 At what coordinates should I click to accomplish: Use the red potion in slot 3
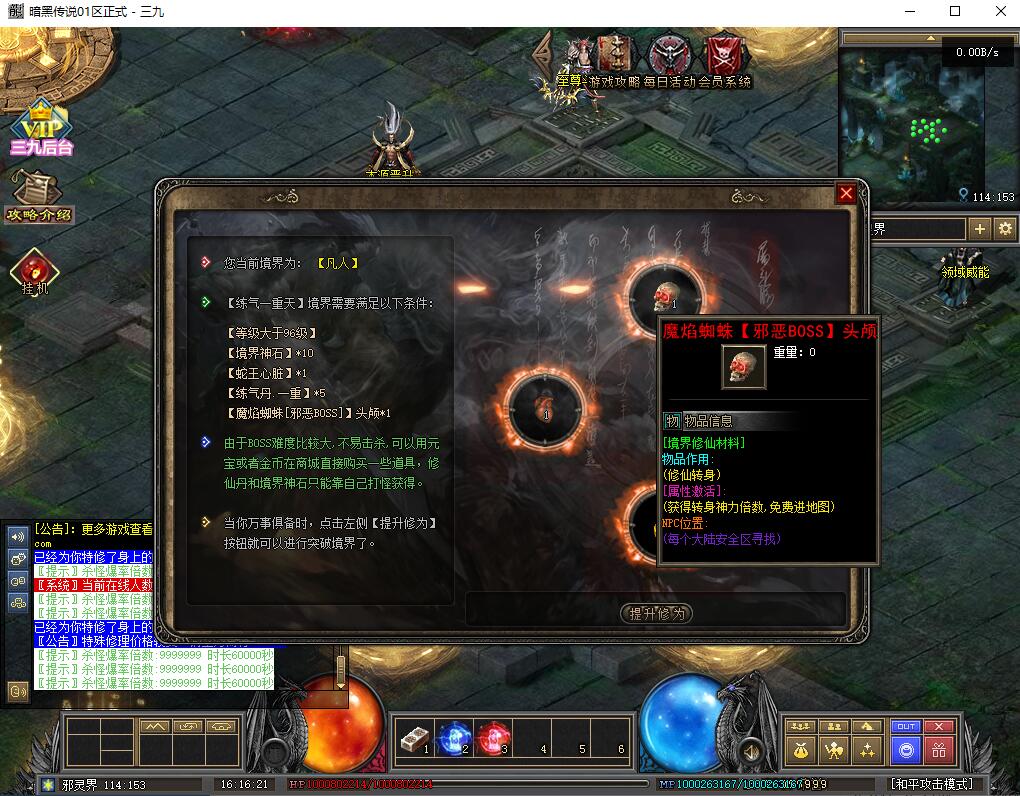point(492,740)
